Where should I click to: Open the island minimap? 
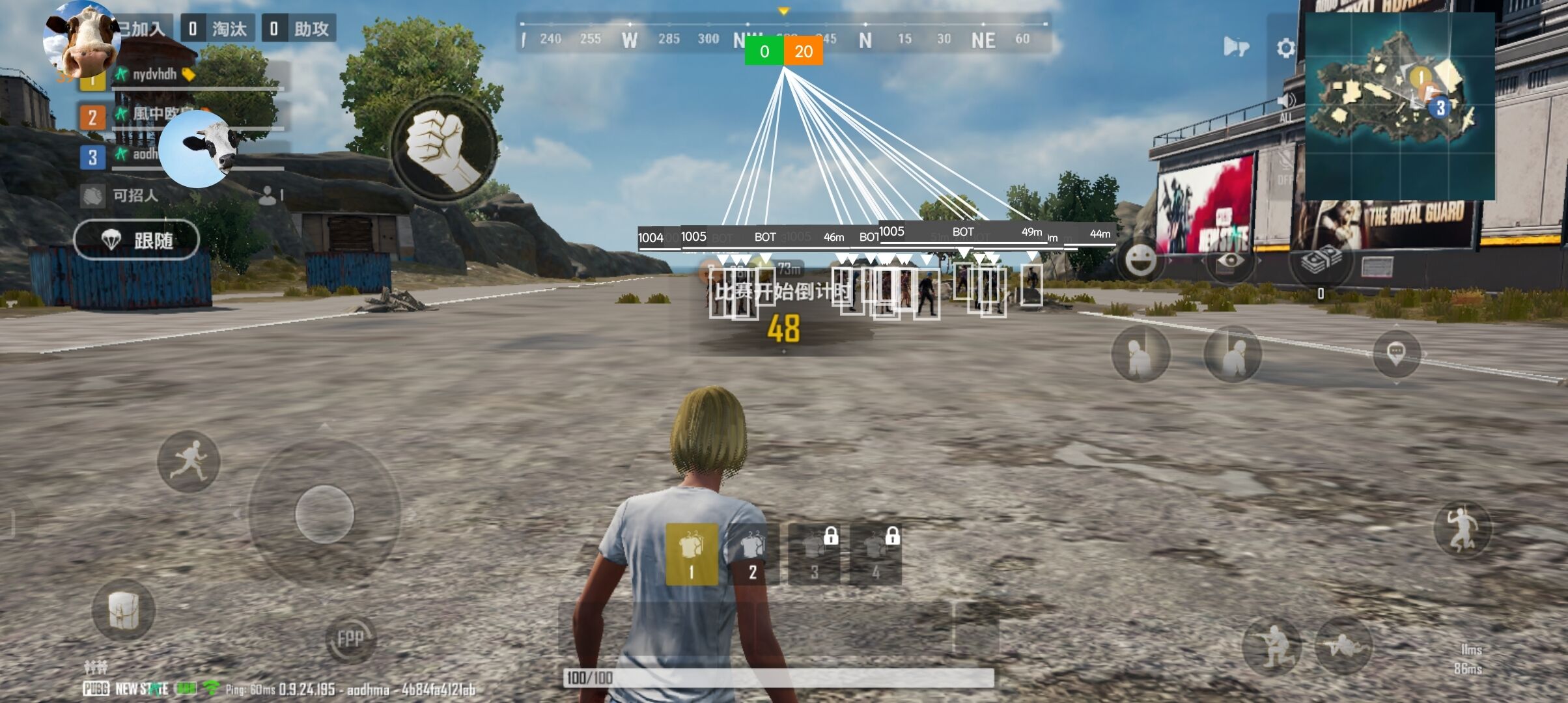(1400, 105)
